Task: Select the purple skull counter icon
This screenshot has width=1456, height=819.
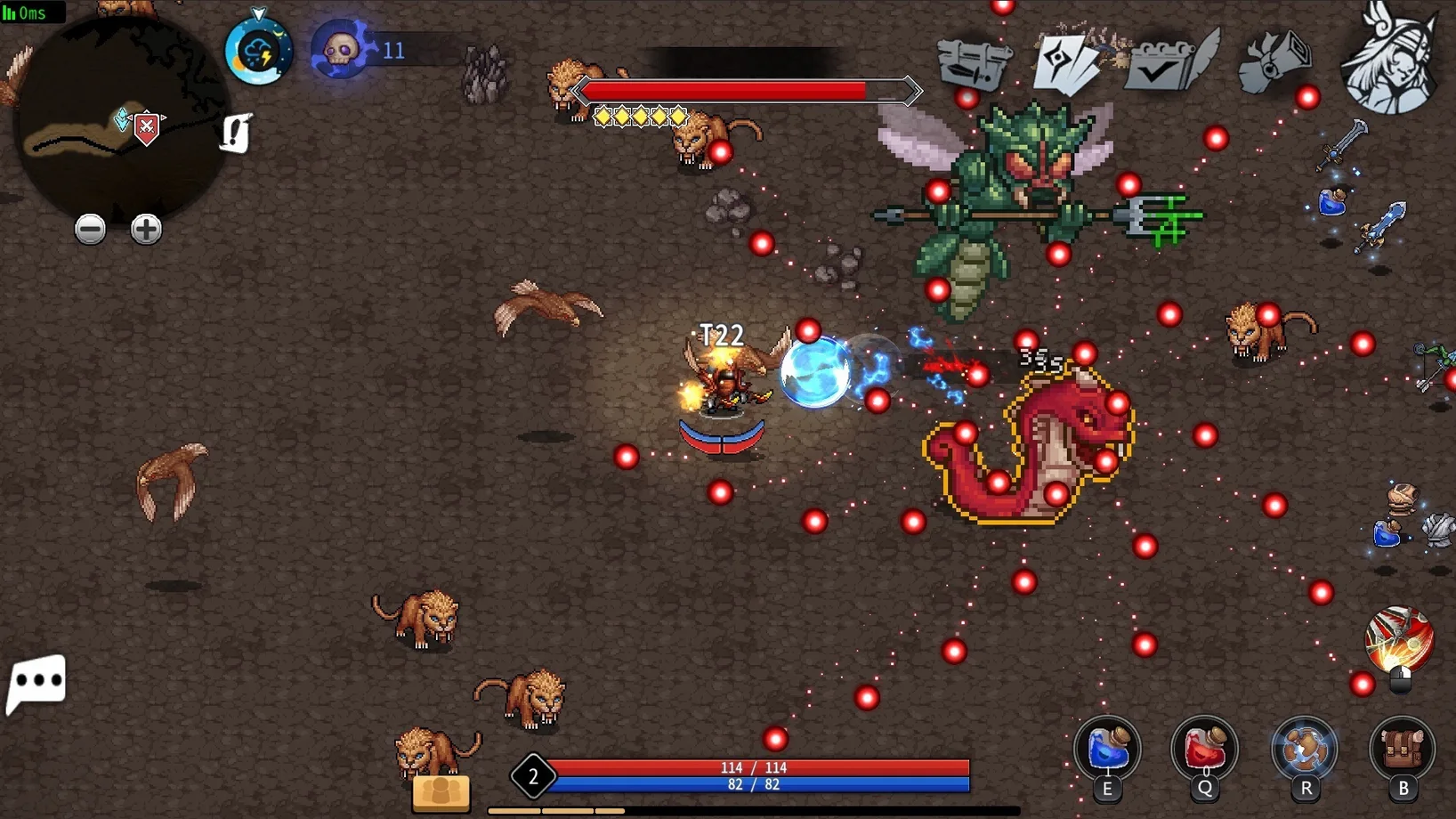Action: click(341, 50)
